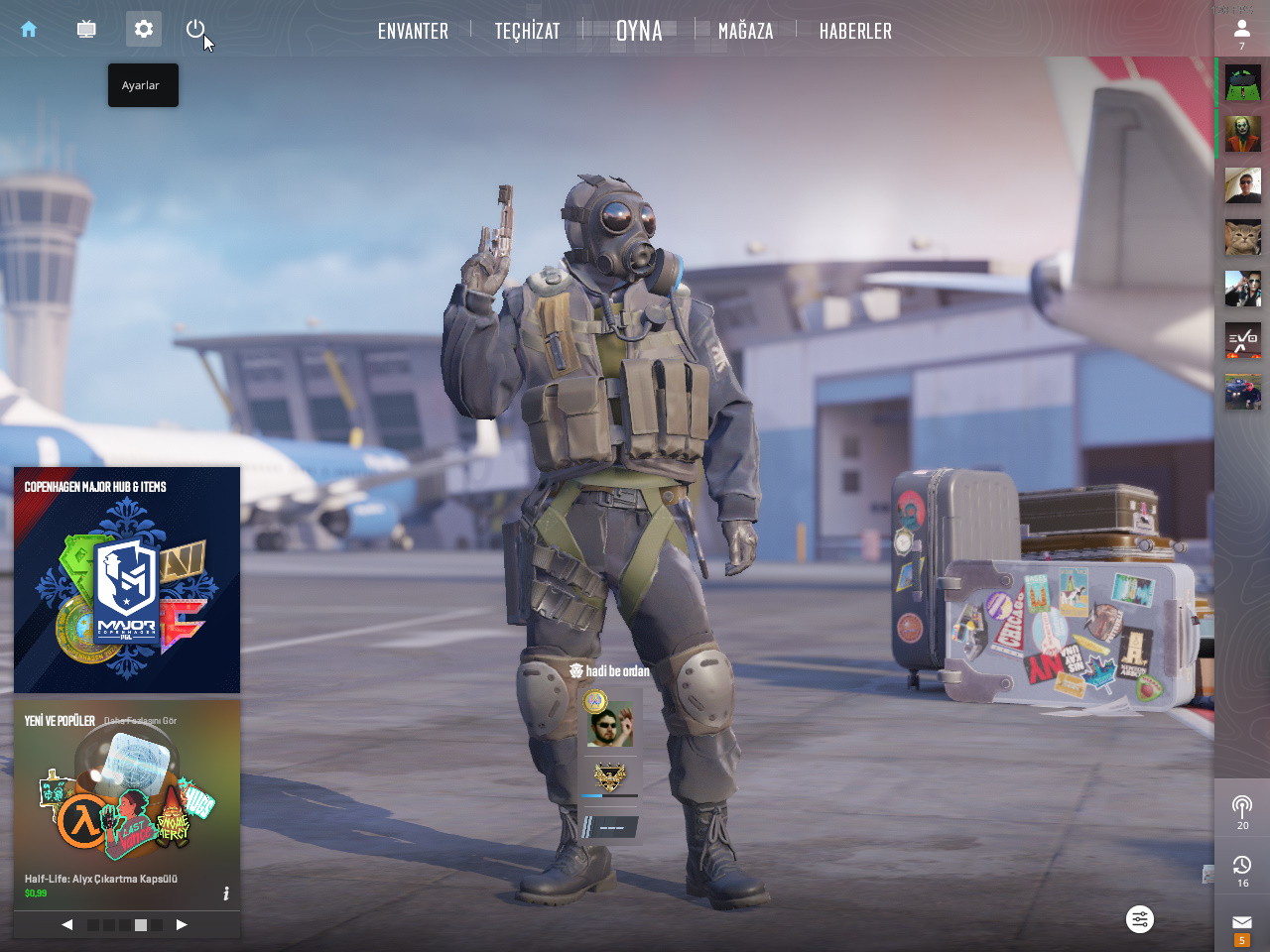This screenshot has width=1270, height=952.
Task: Click the power quit icon
Action: (195, 29)
